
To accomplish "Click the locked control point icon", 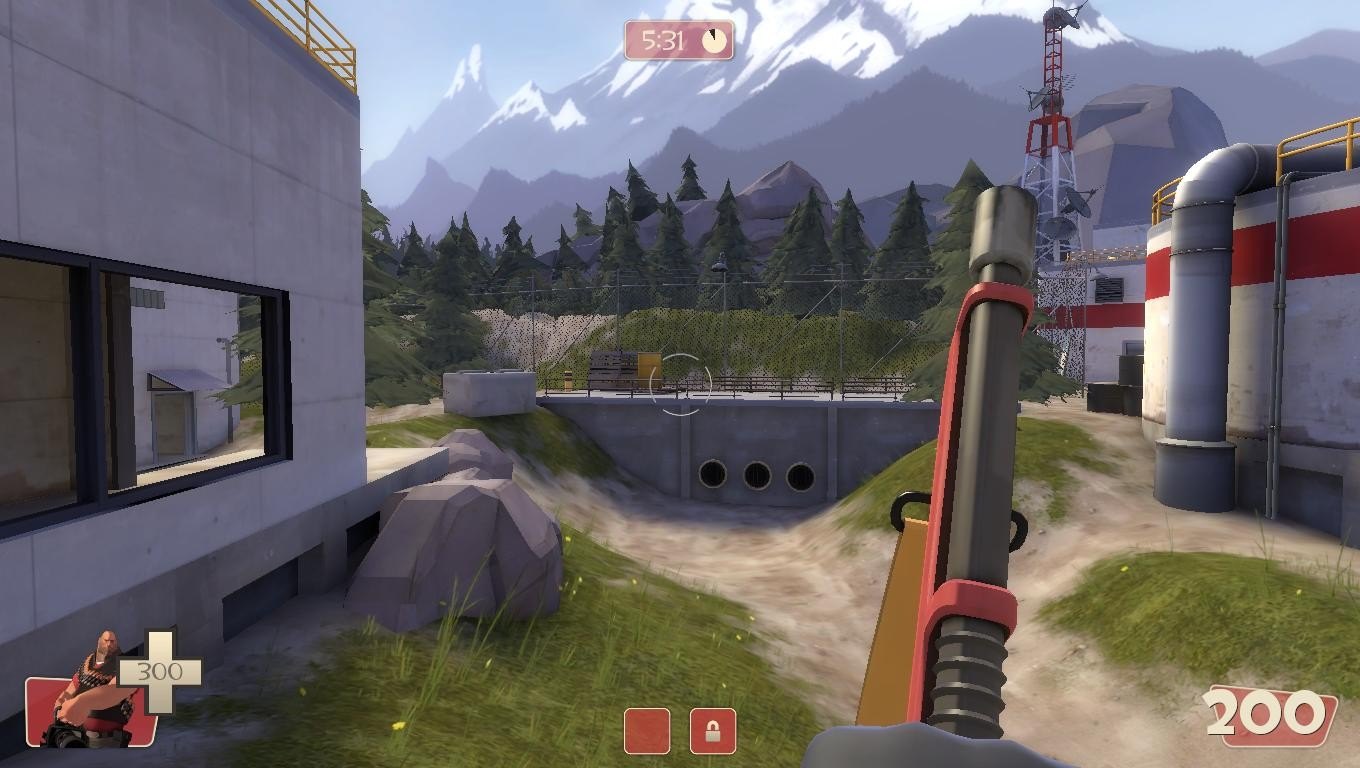I will click(712, 731).
